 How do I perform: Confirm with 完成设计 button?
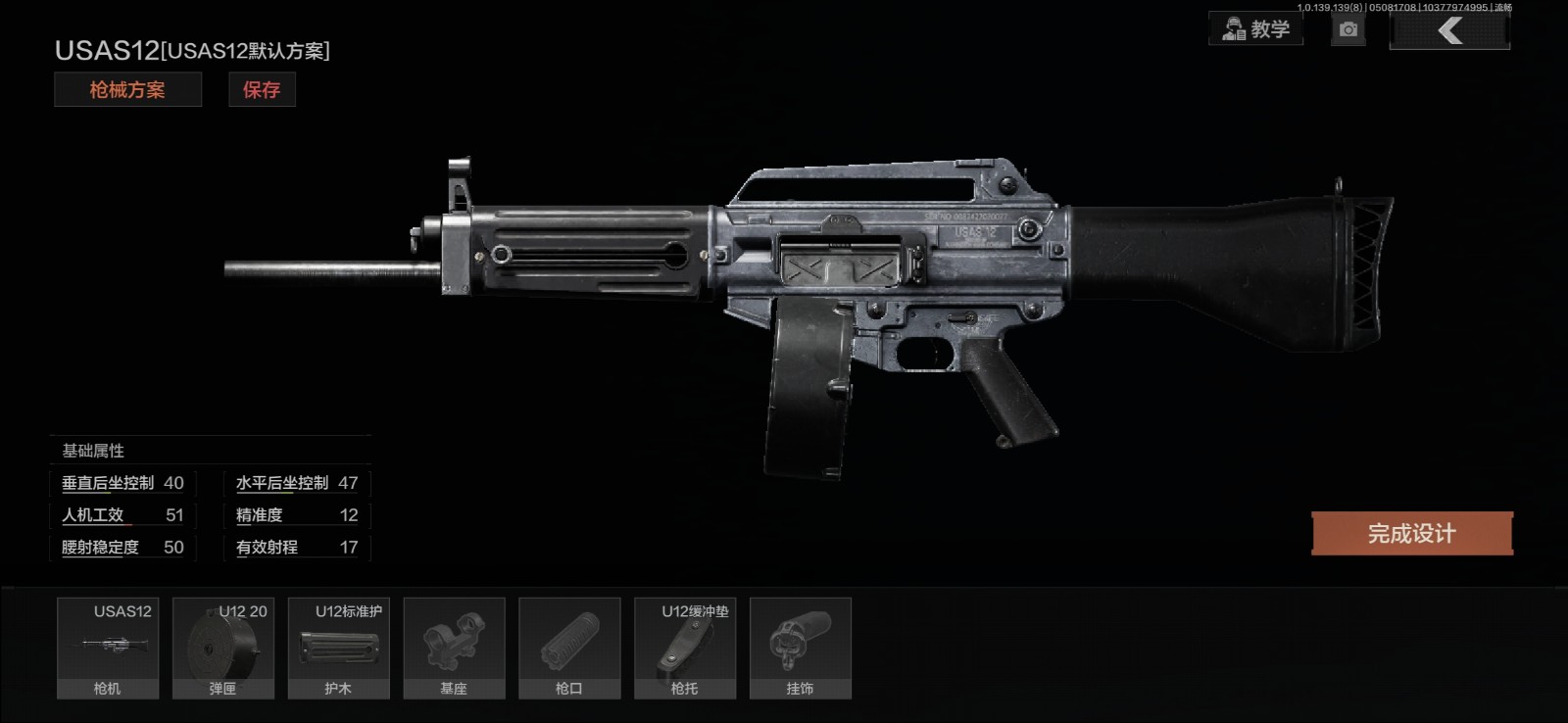coord(1412,534)
